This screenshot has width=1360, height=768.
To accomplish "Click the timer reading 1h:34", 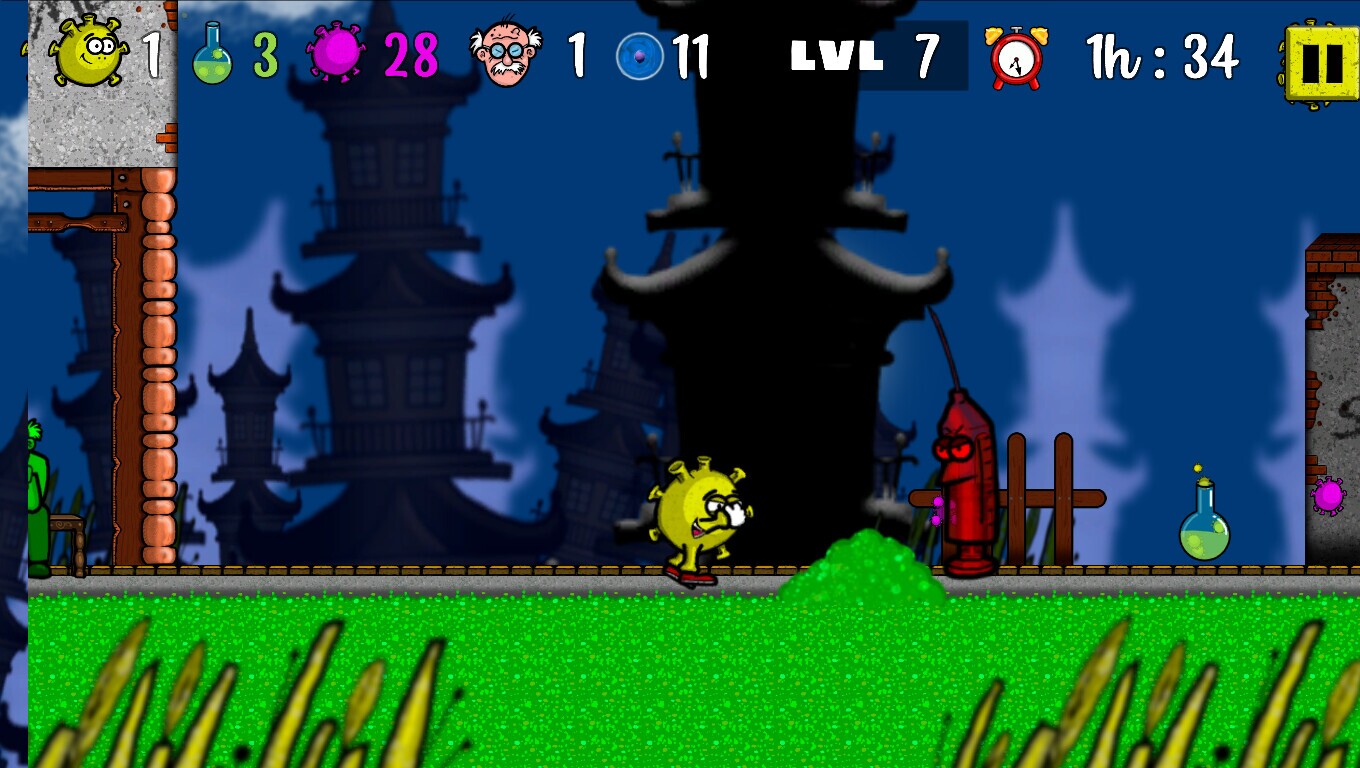I will coord(1165,57).
